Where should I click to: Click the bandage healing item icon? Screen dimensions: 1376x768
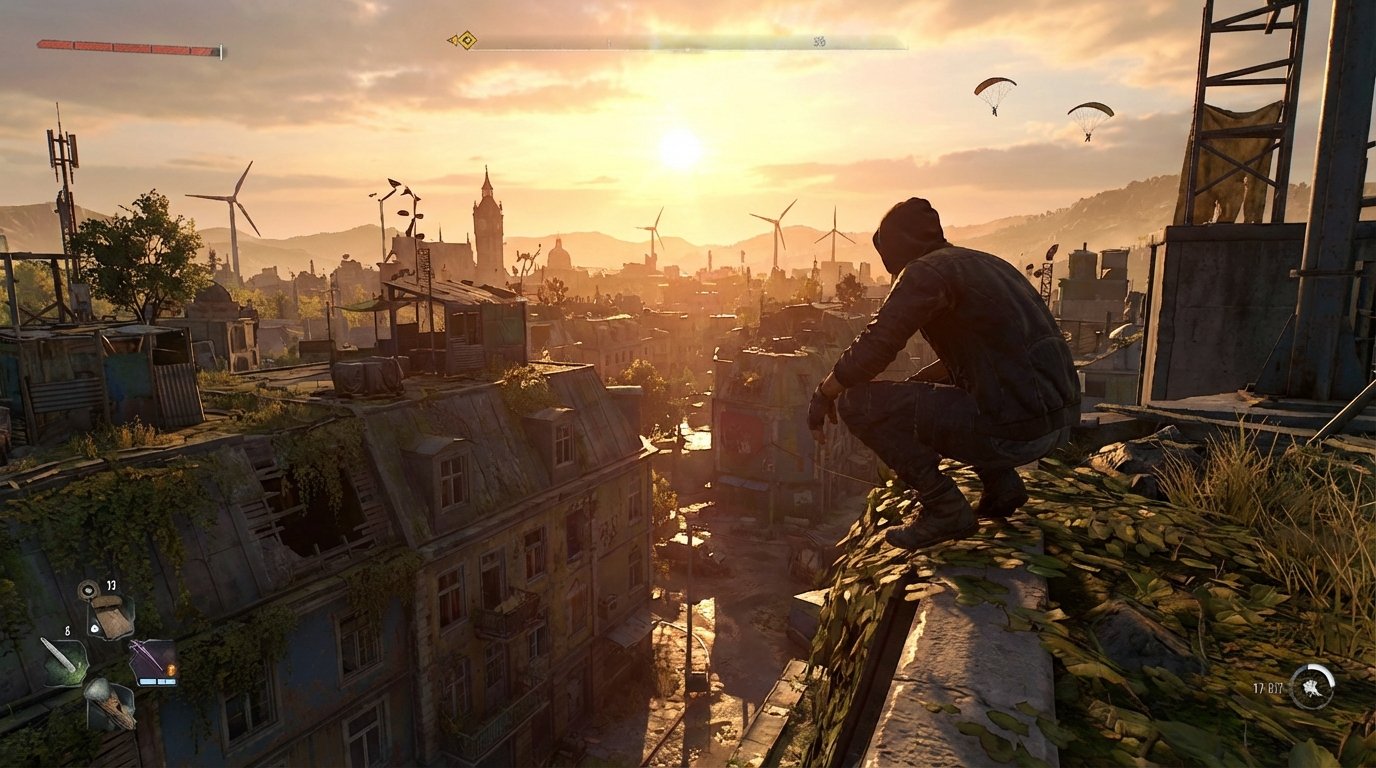click(x=112, y=615)
